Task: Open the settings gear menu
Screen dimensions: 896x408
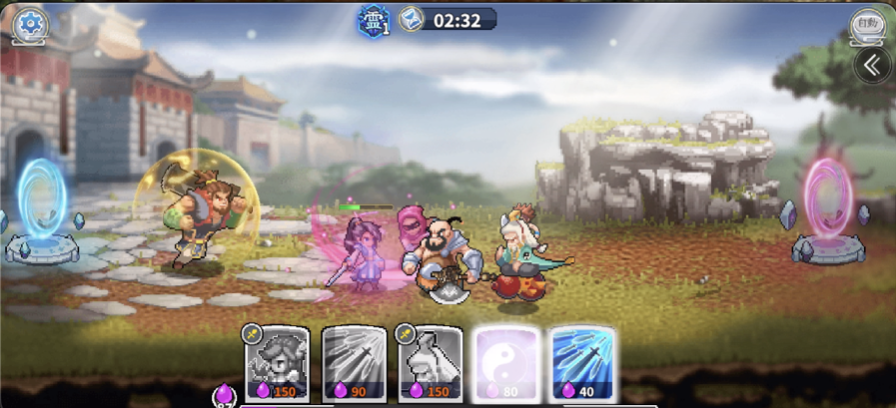Action: [x=30, y=24]
